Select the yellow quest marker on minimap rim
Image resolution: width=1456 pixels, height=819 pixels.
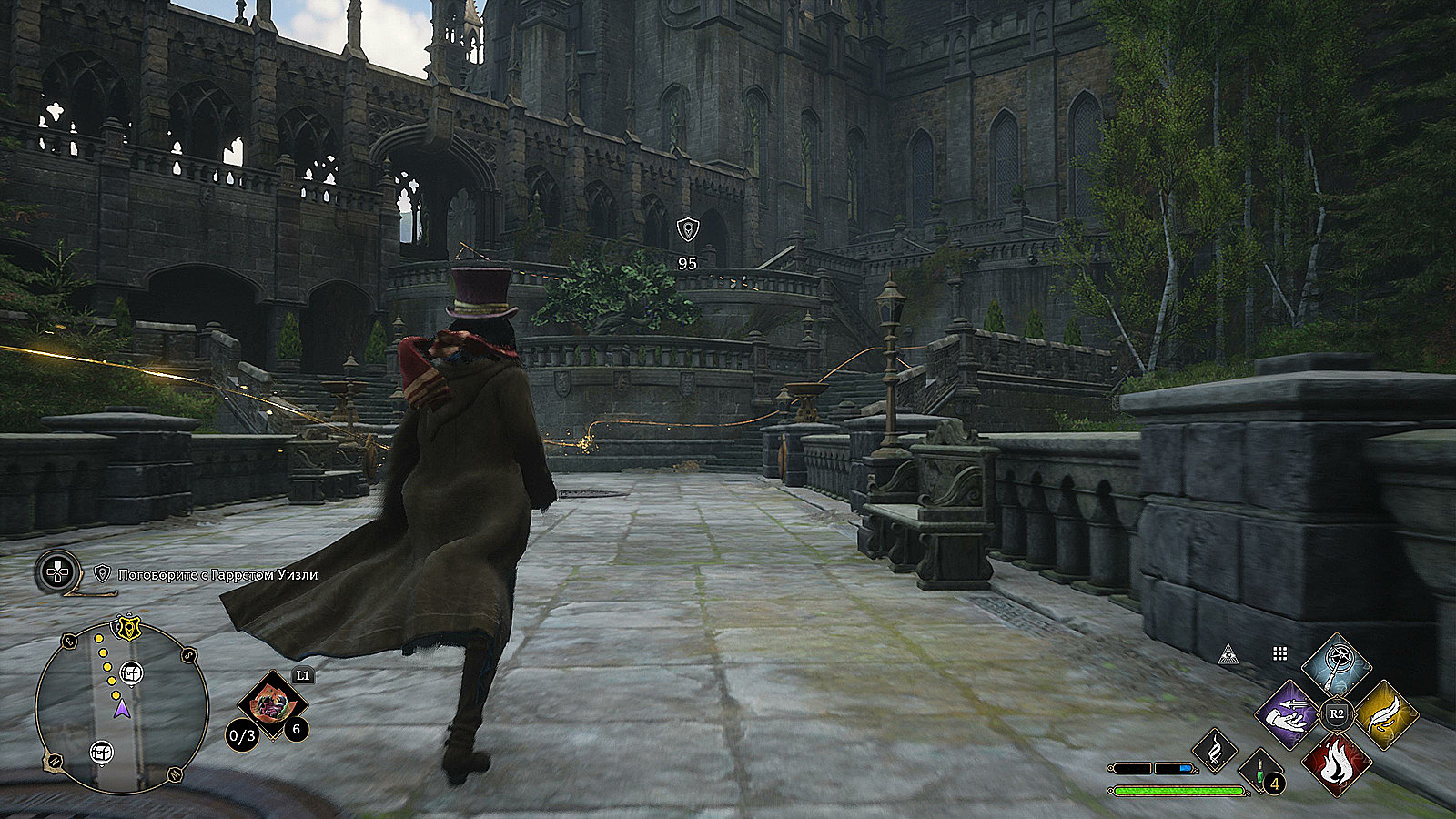127,626
